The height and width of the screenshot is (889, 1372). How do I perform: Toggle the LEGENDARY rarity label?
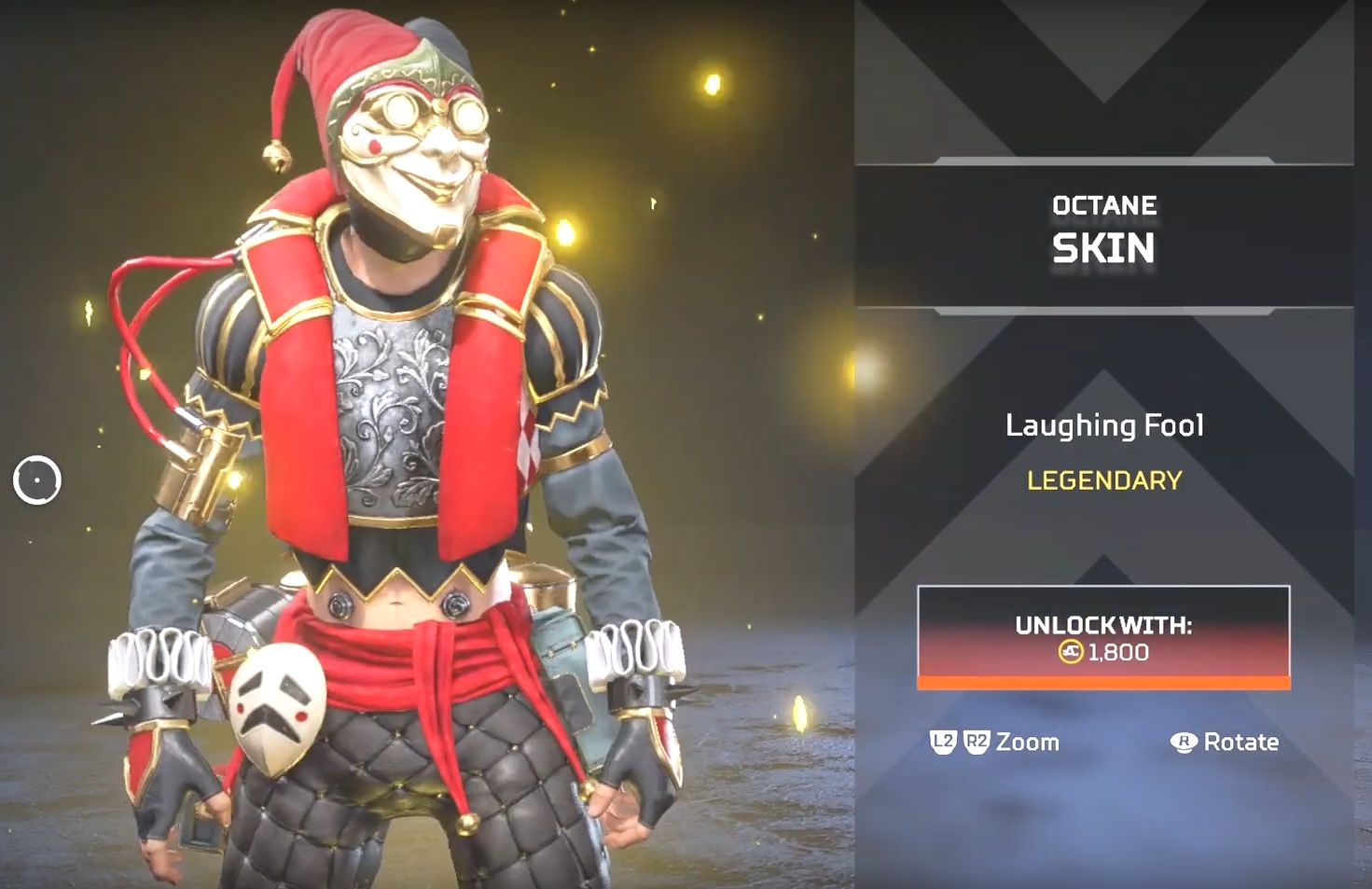pos(1104,480)
